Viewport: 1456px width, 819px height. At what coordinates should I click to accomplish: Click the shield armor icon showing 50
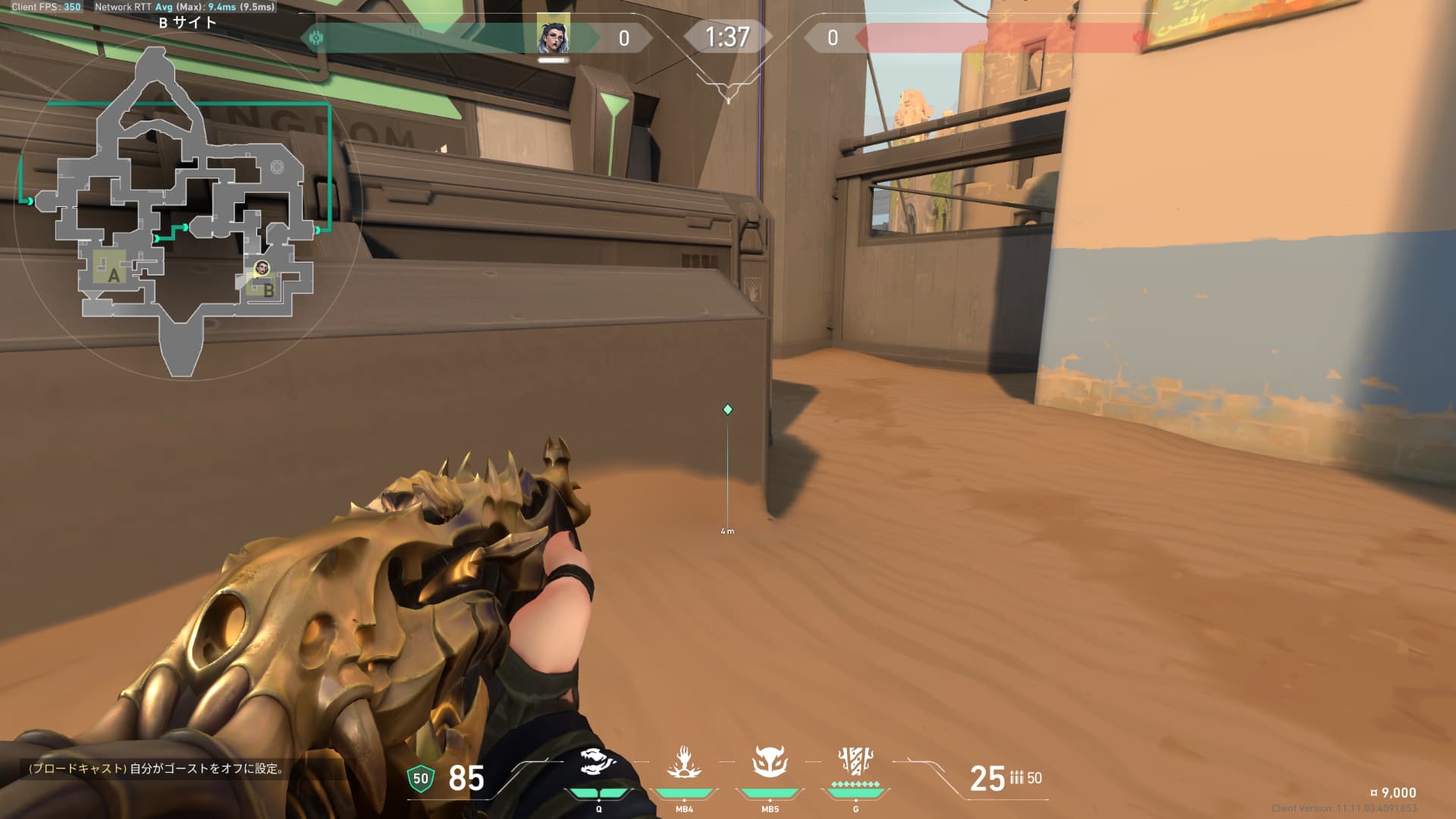click(x=420, y=779)
